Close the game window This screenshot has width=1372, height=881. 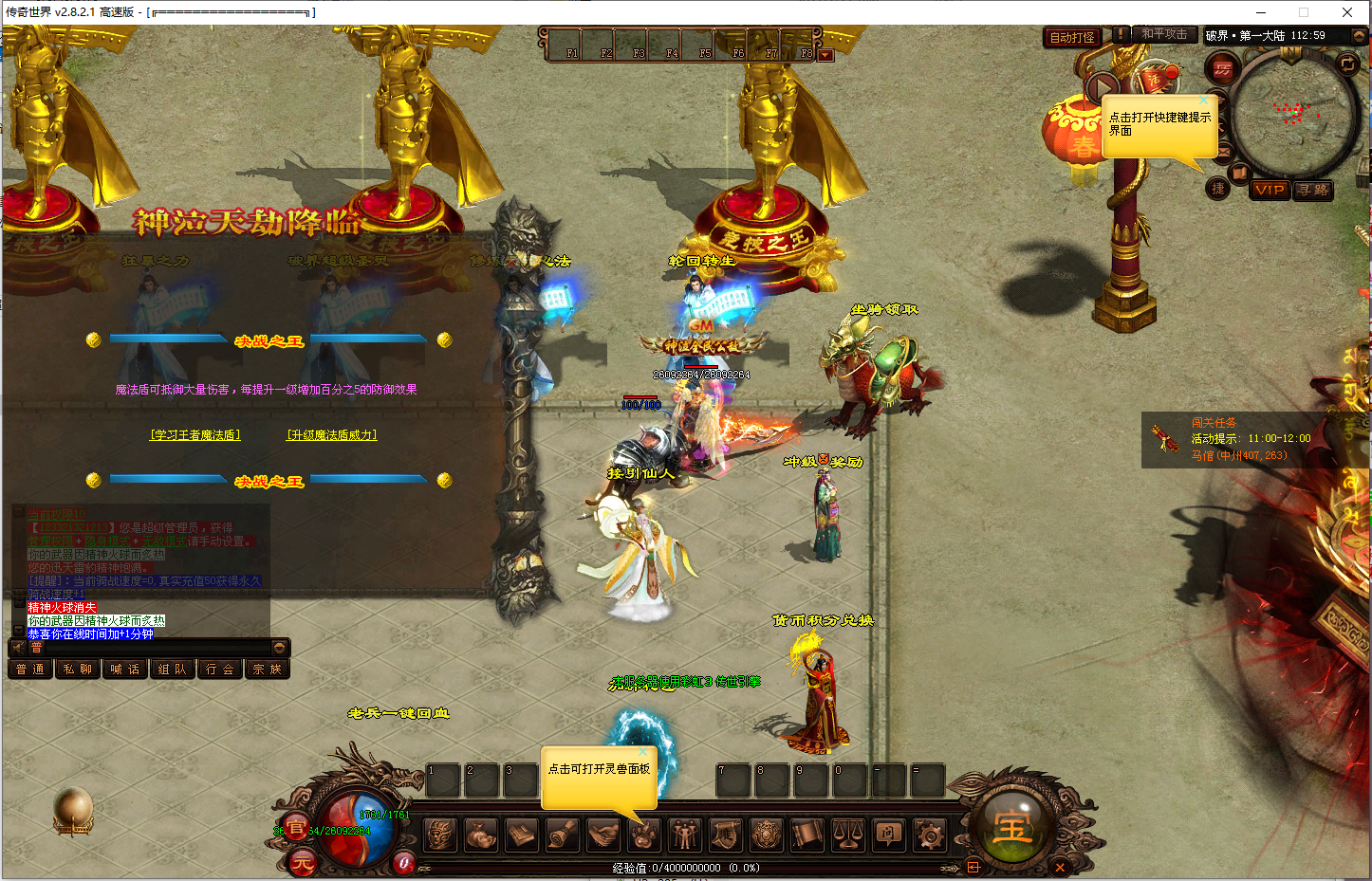click(1346, 12)
